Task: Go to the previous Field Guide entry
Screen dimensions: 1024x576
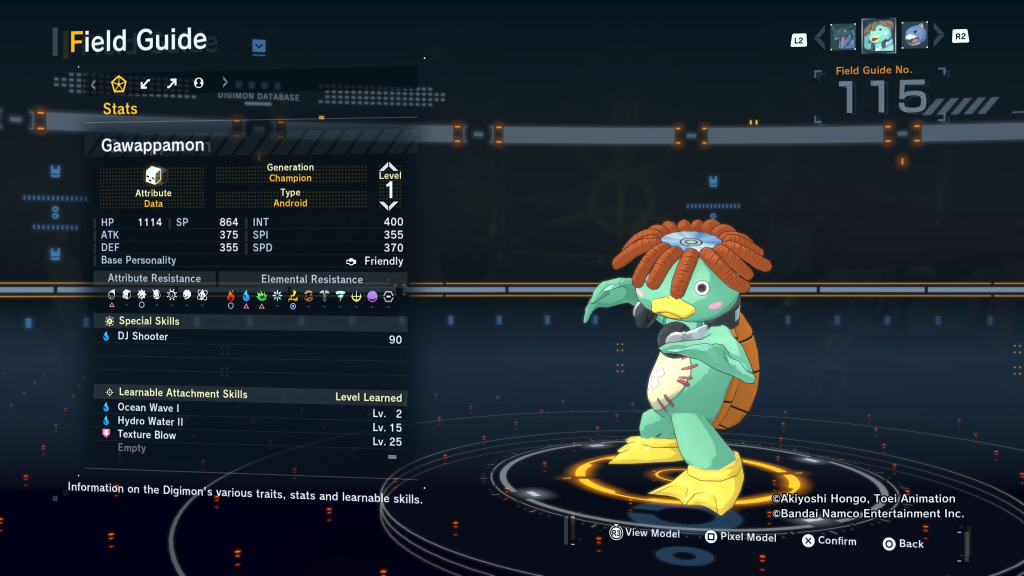Action: [x=820, y=38]
